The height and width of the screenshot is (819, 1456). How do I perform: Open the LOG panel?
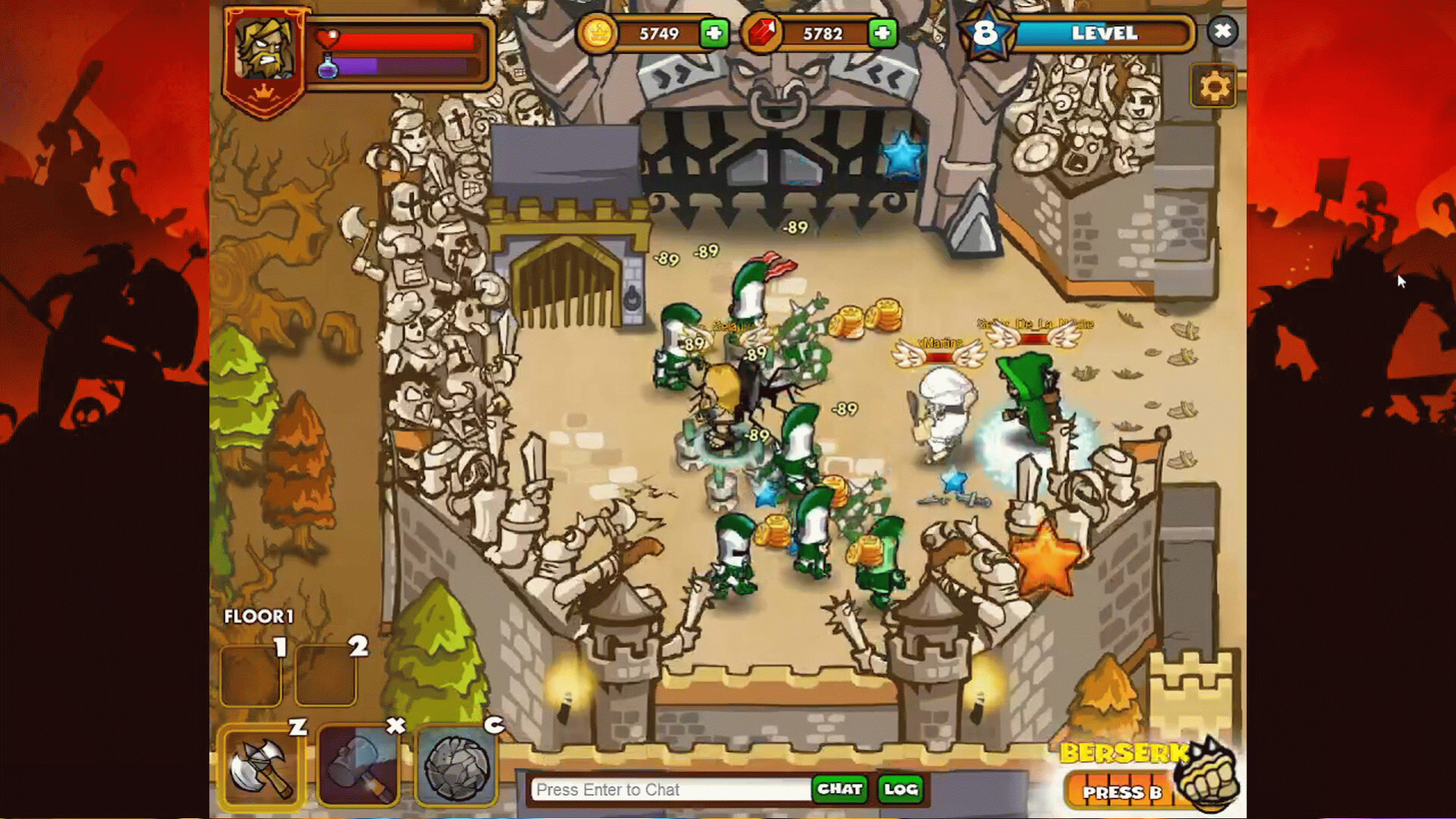click(x=900, y=789)
